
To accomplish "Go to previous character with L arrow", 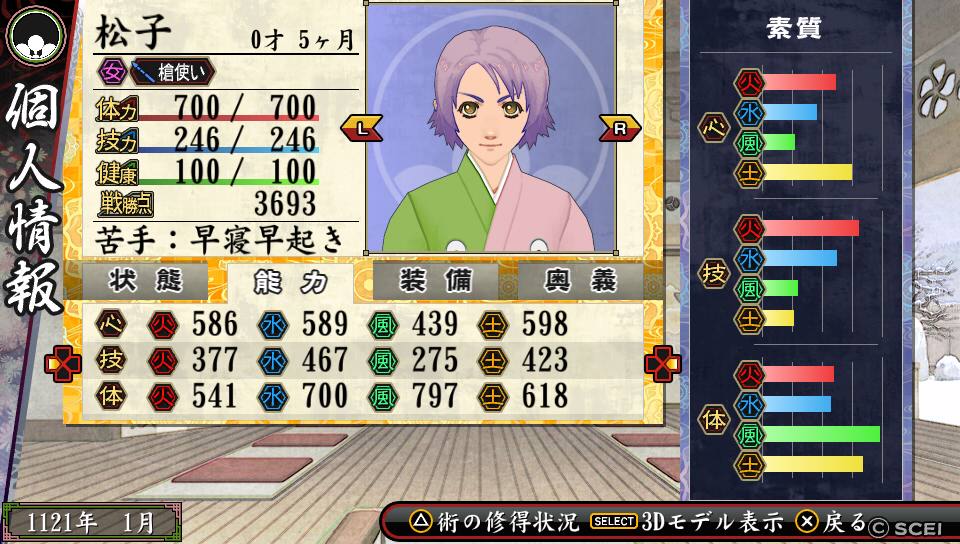I will [x=361, y=128].
